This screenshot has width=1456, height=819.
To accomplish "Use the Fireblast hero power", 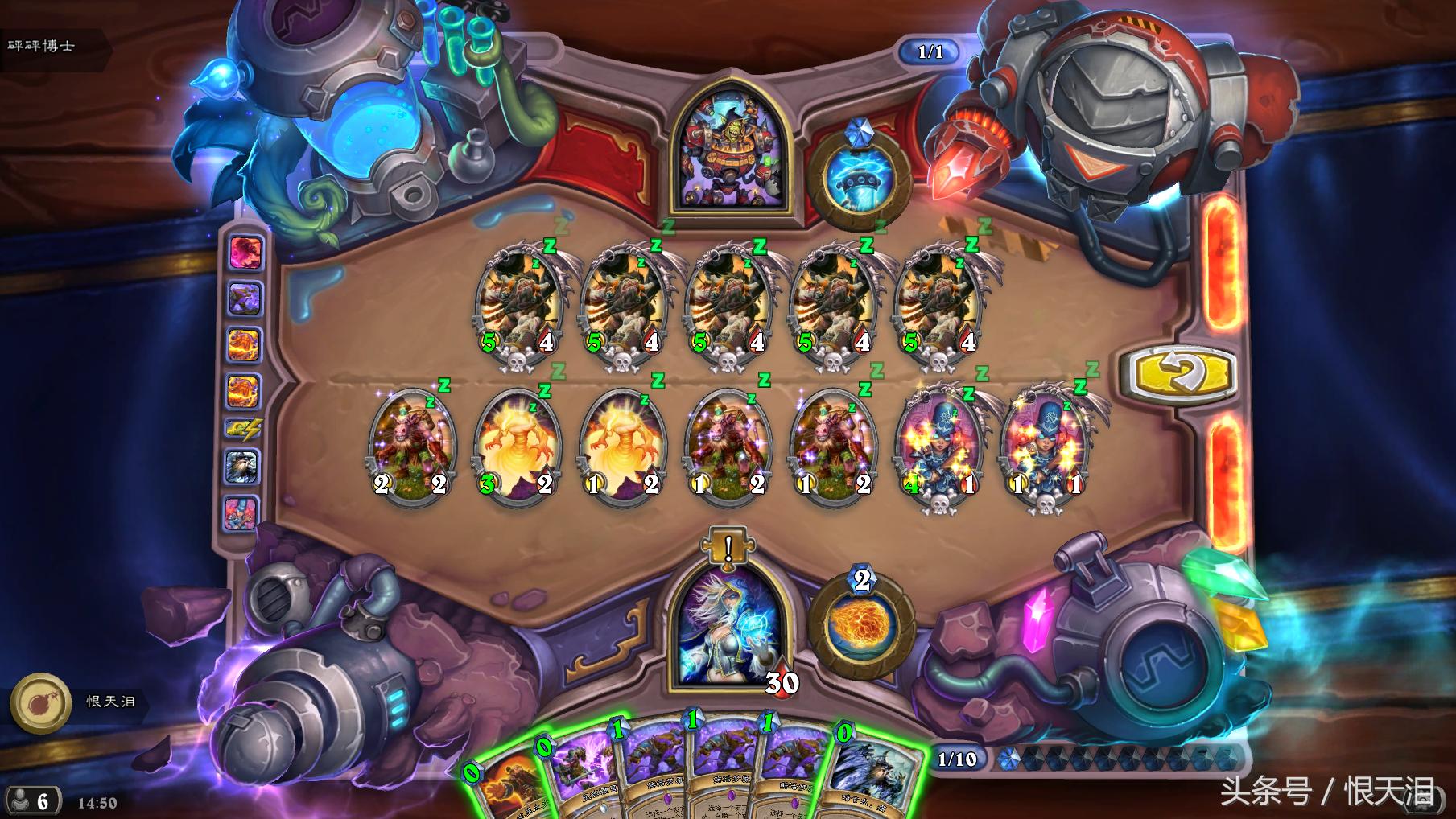I will coord(860,628).
